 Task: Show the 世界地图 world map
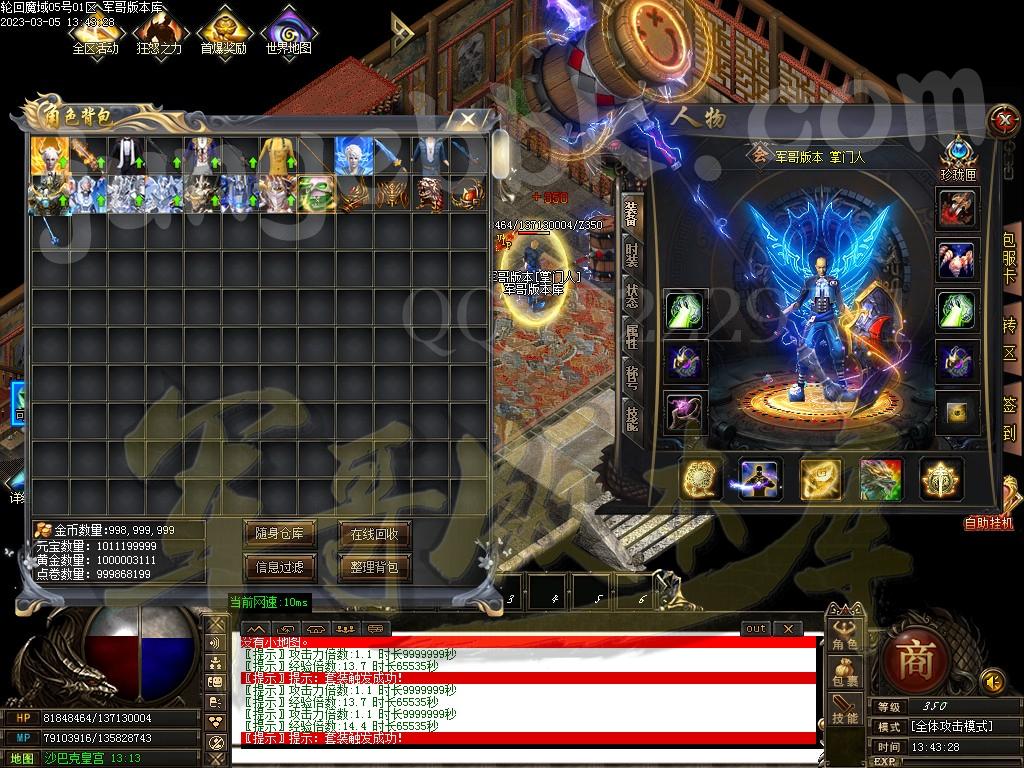(289, 31)
